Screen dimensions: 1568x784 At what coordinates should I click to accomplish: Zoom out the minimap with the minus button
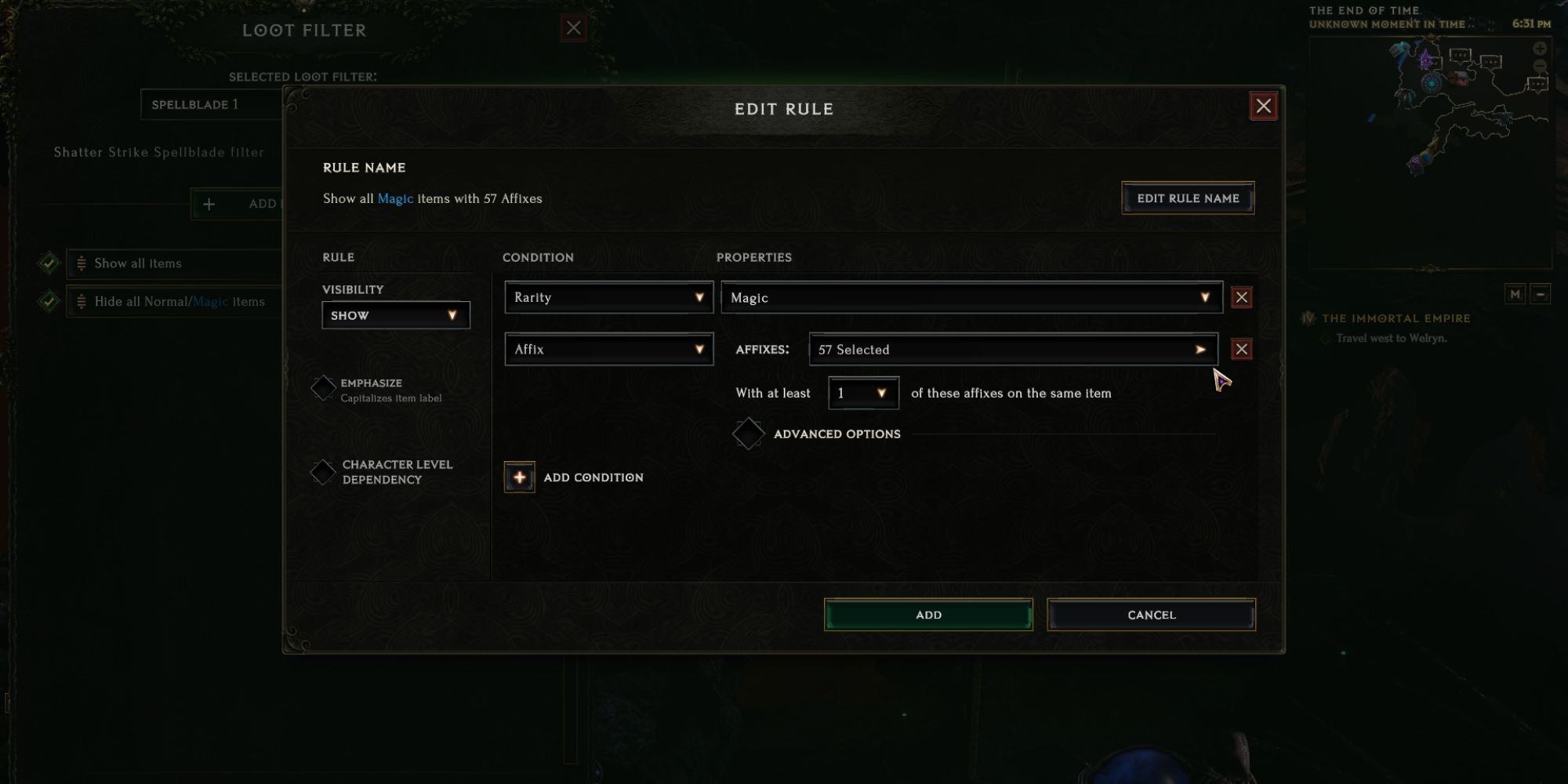pyautogui.click(x=1541, y=294)
